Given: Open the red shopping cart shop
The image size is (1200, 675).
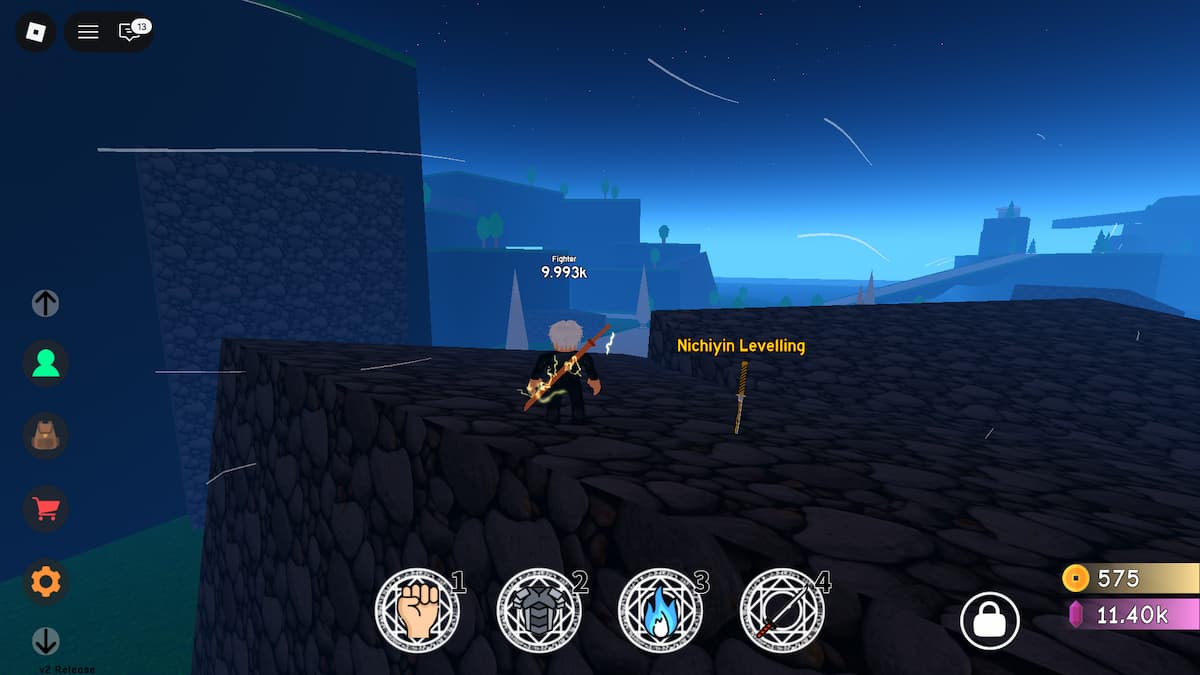Looking at the screenshot, I should coord(46,509).
